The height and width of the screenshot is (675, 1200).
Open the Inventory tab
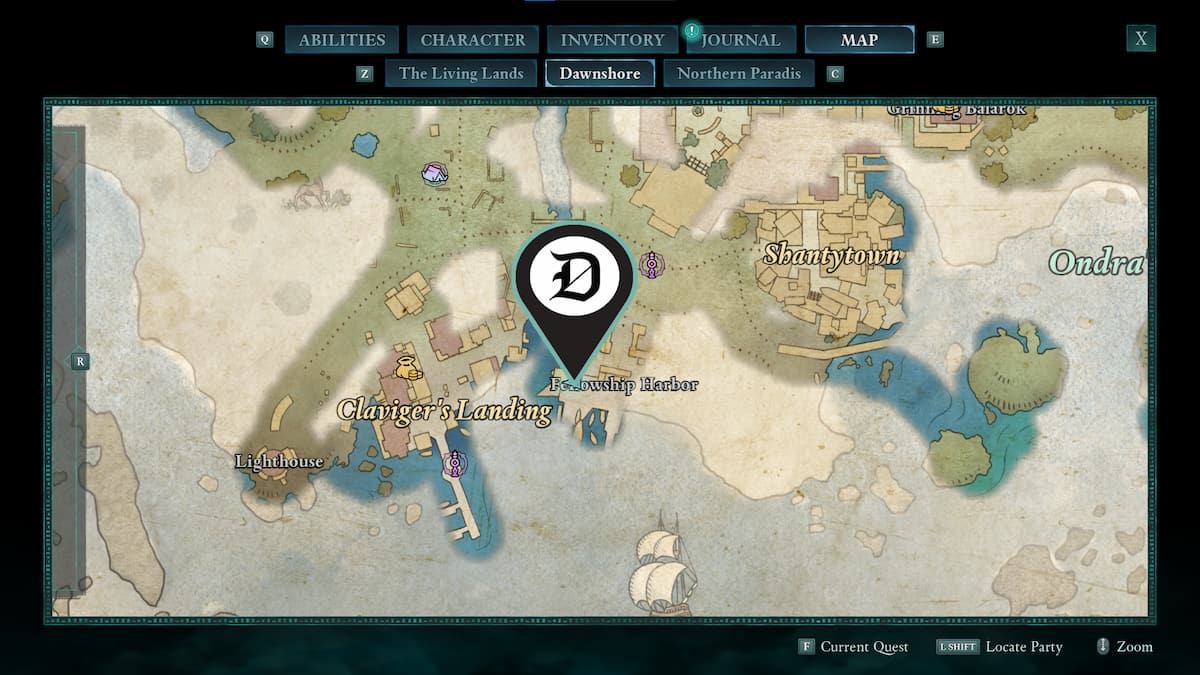point(612,40)
